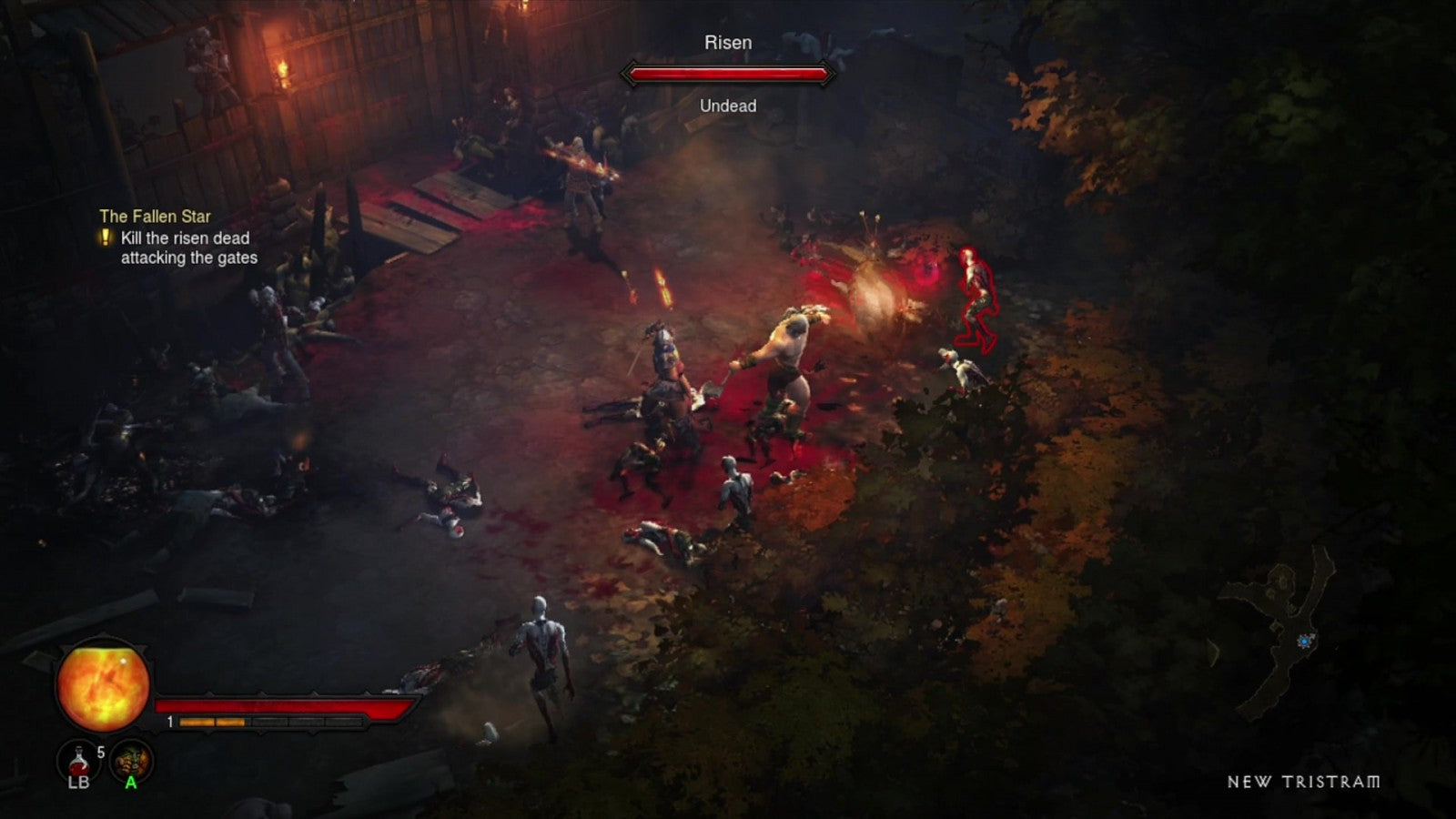Viewport: 1456px width, 819px height.
Task: Click the Risen enemy name label
Action: click(727, 42)
